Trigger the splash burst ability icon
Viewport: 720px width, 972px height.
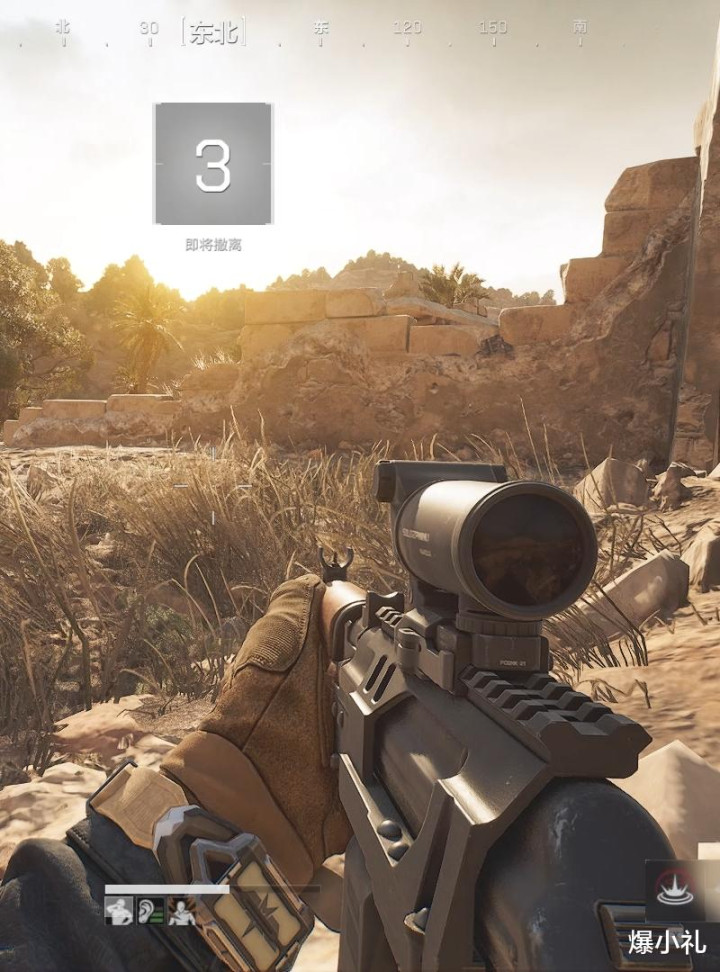(x=674, y=890)
